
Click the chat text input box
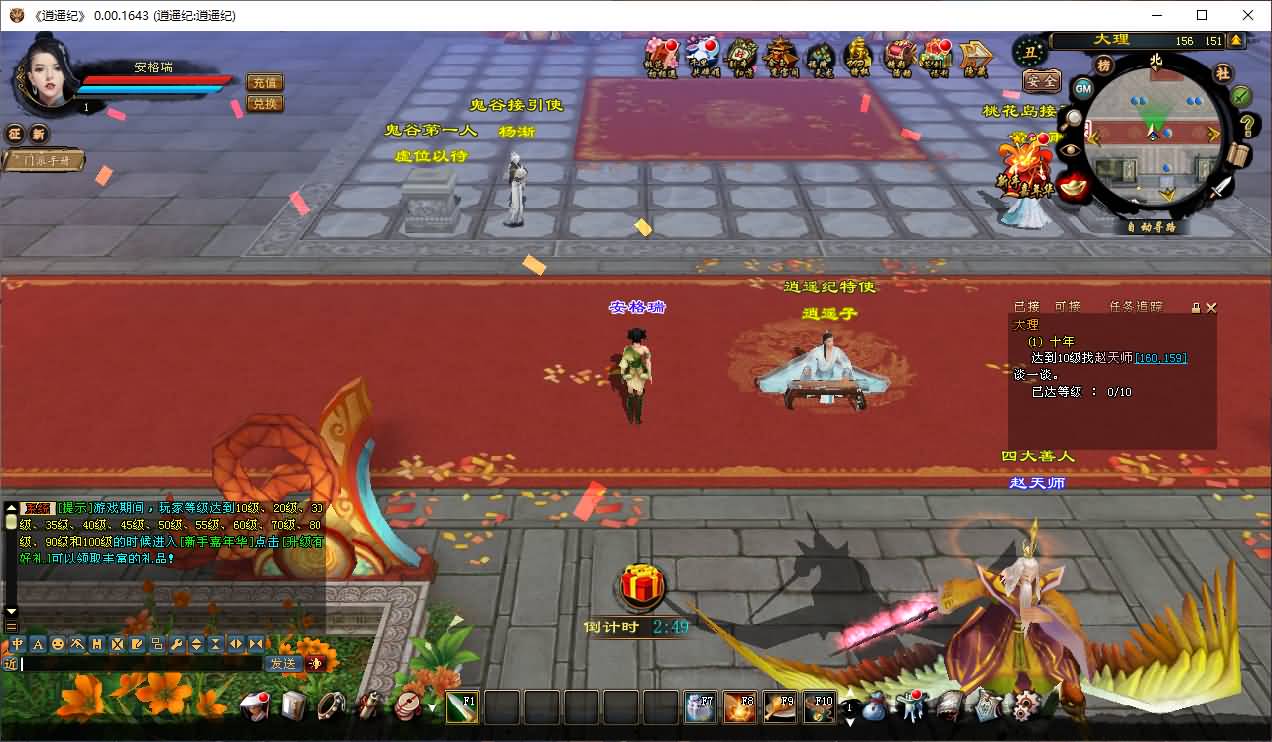[x=140, y=663]
